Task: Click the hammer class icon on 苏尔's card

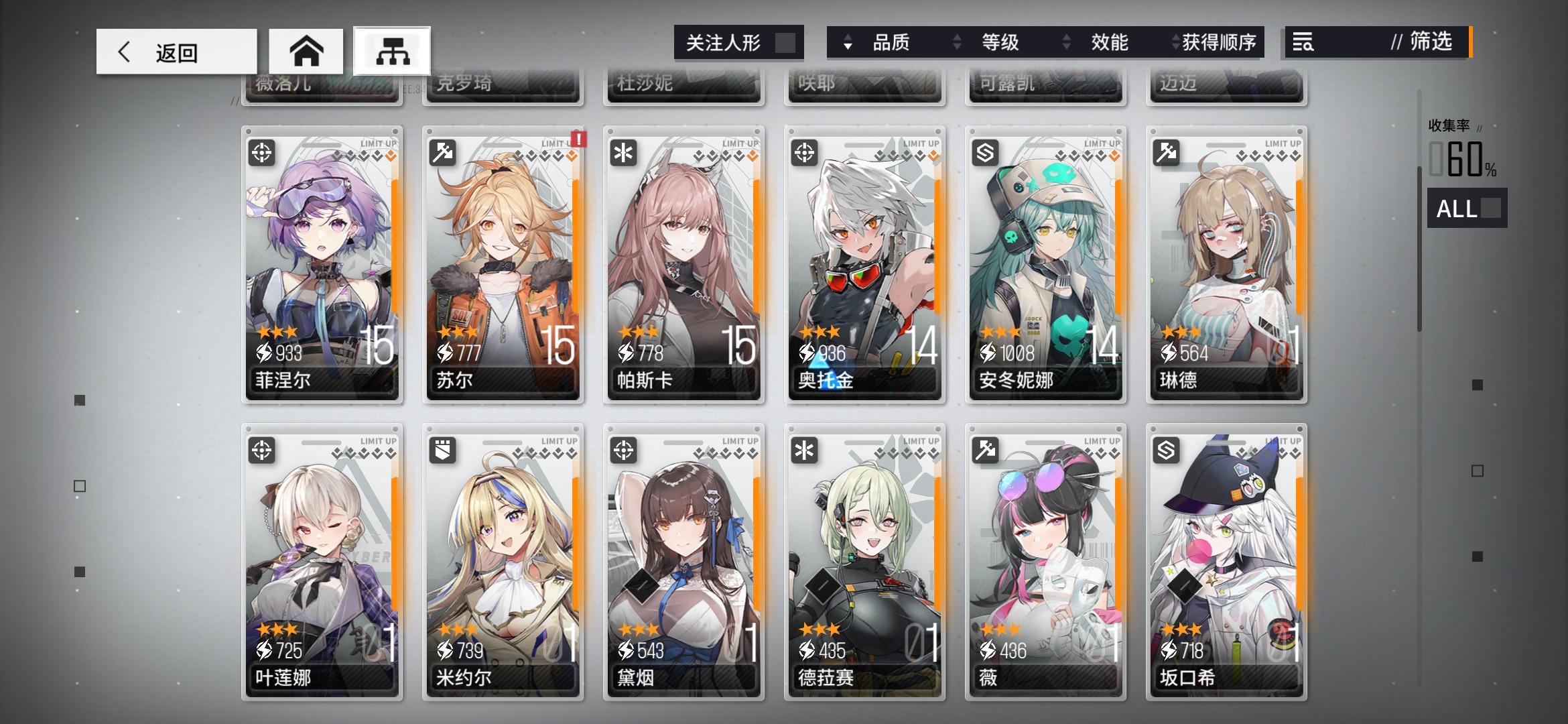Action: point(442,154)
